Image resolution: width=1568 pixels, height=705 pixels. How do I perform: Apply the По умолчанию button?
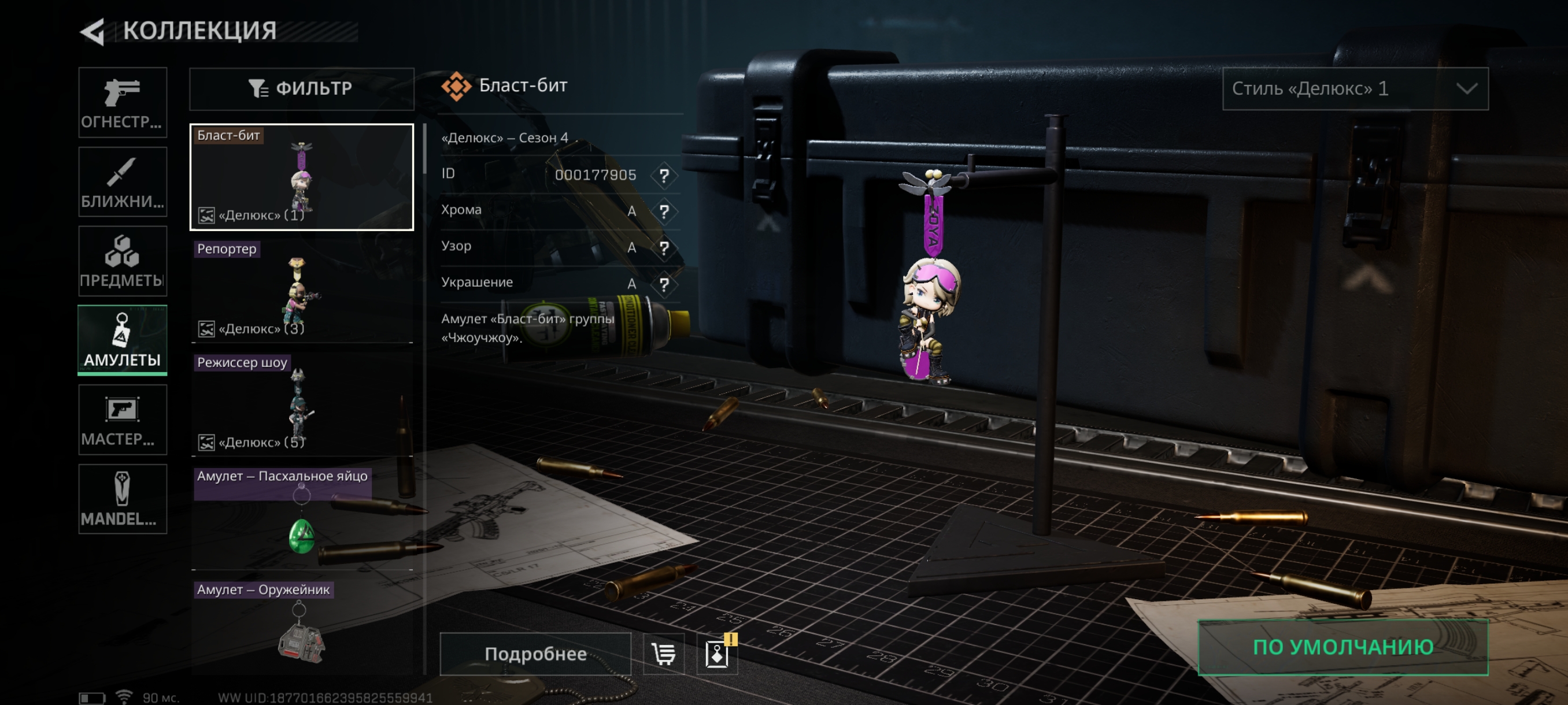pos(1343,647)
